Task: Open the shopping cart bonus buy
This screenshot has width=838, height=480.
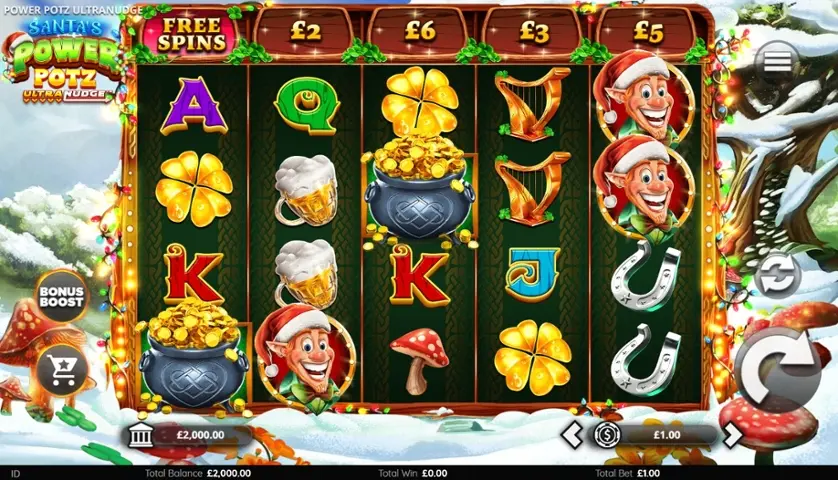Action: tap(62, 372)
